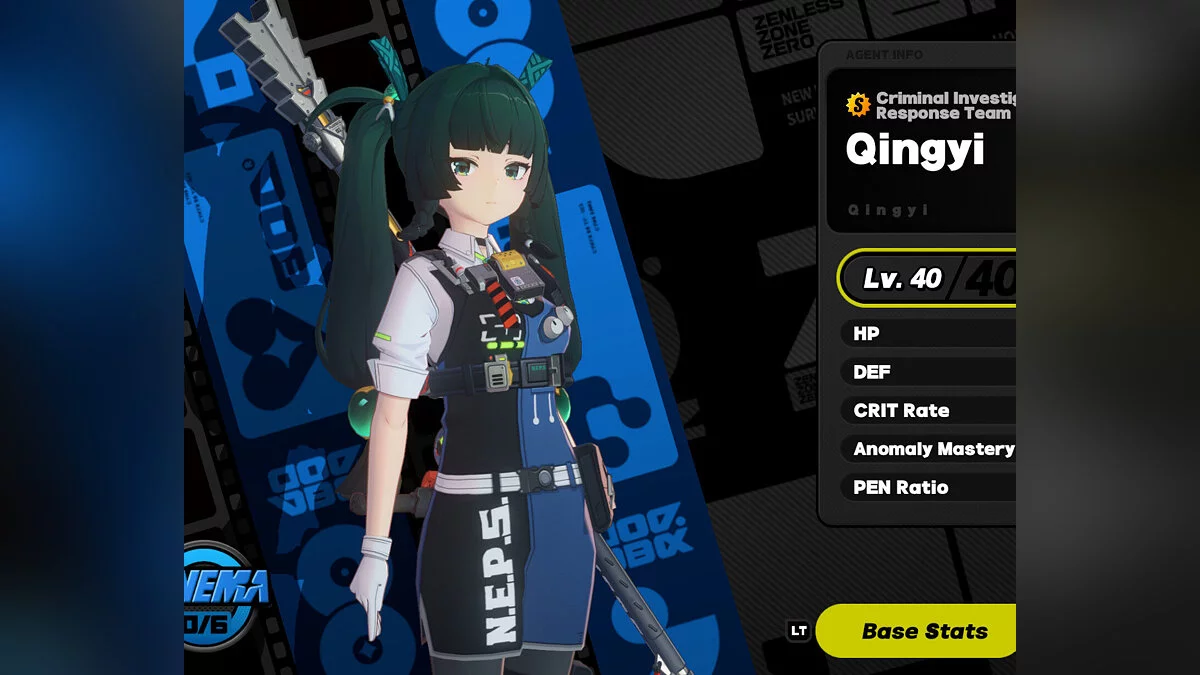Select the Anomaly Mastery stat row
The width and height of the screenshot is (1200, 675).
pyautogui.click(x=930, y=449)
